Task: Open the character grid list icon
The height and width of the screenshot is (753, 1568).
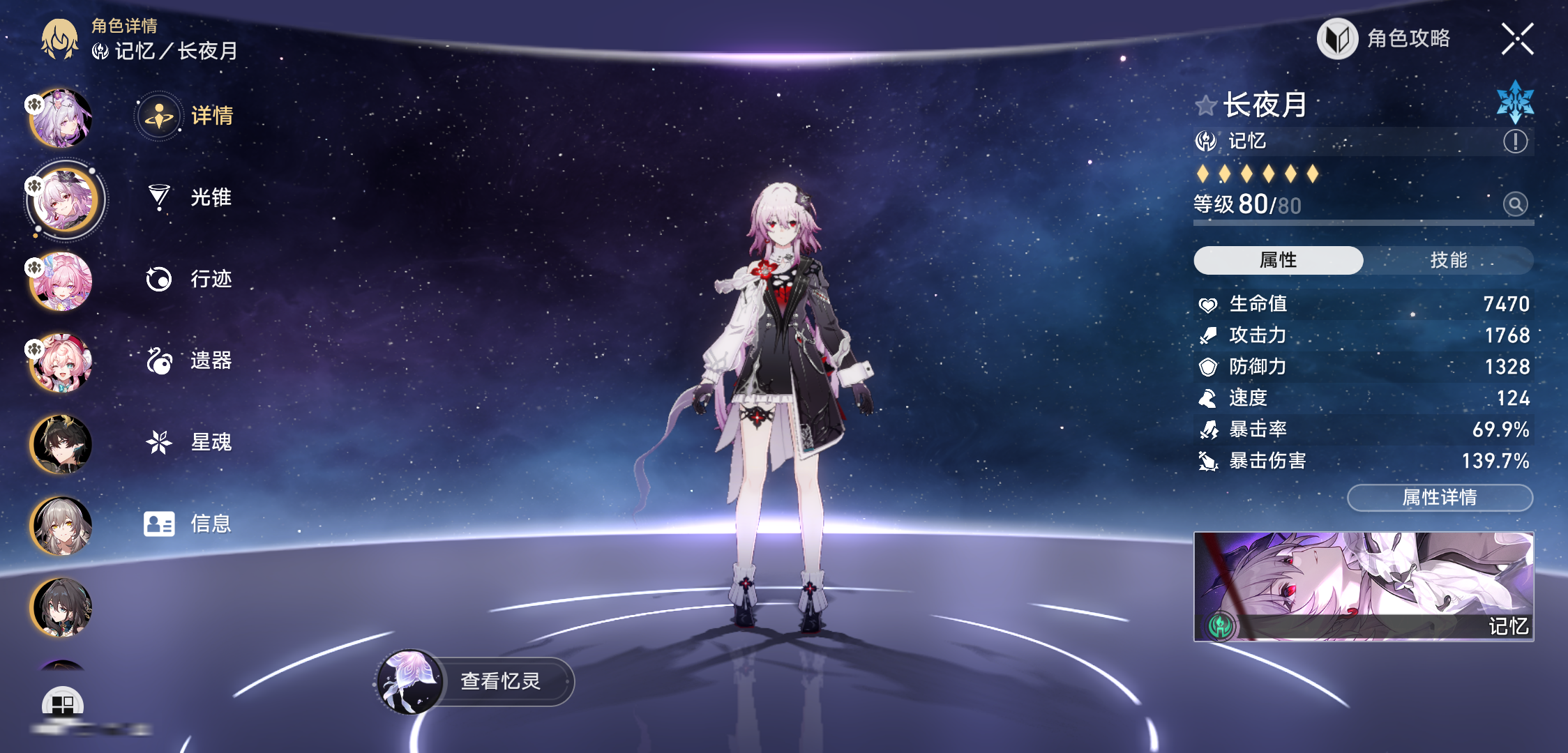Action: point(63,704)
